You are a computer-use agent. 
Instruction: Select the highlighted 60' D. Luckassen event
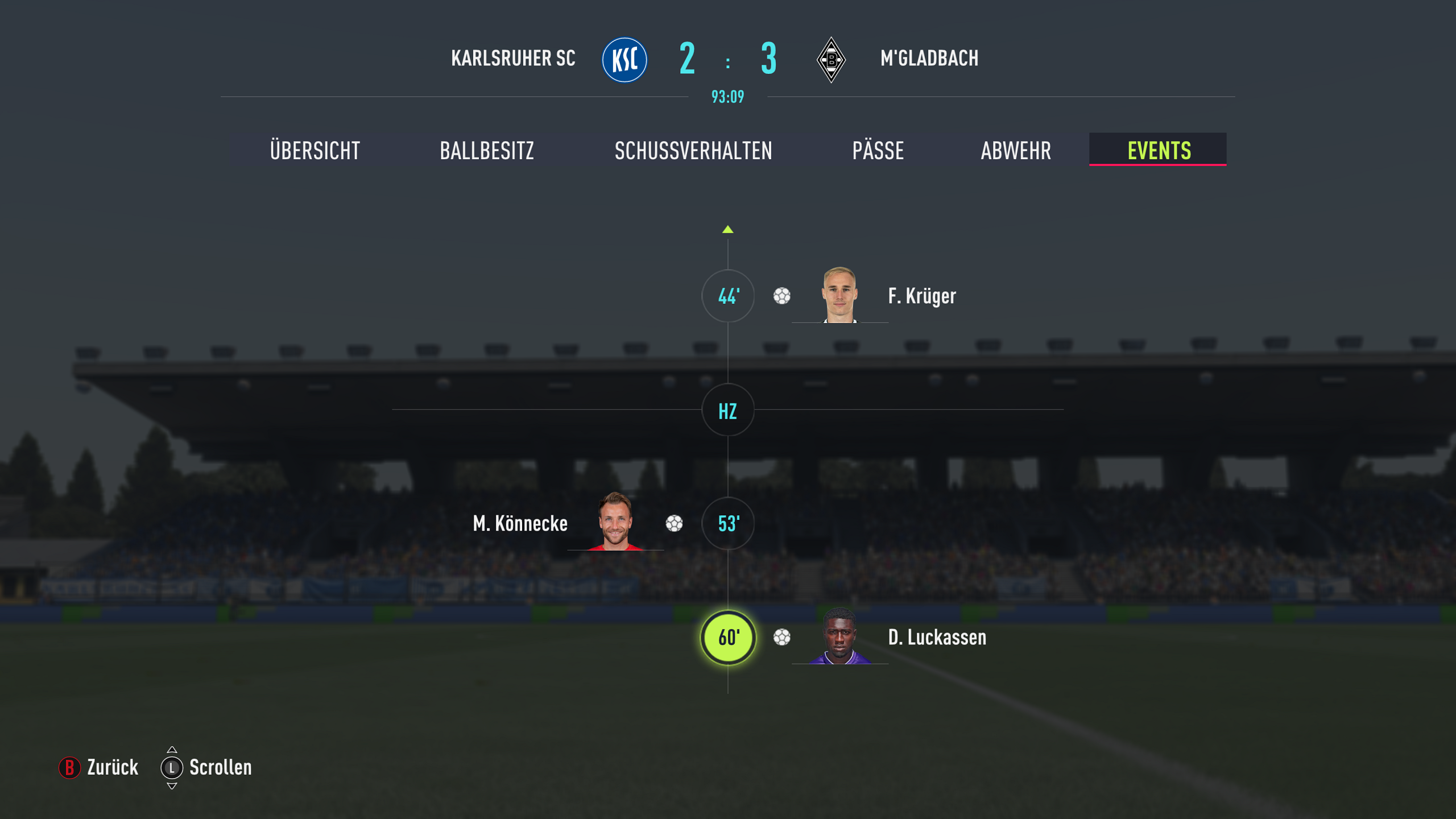tap(728, 638)
